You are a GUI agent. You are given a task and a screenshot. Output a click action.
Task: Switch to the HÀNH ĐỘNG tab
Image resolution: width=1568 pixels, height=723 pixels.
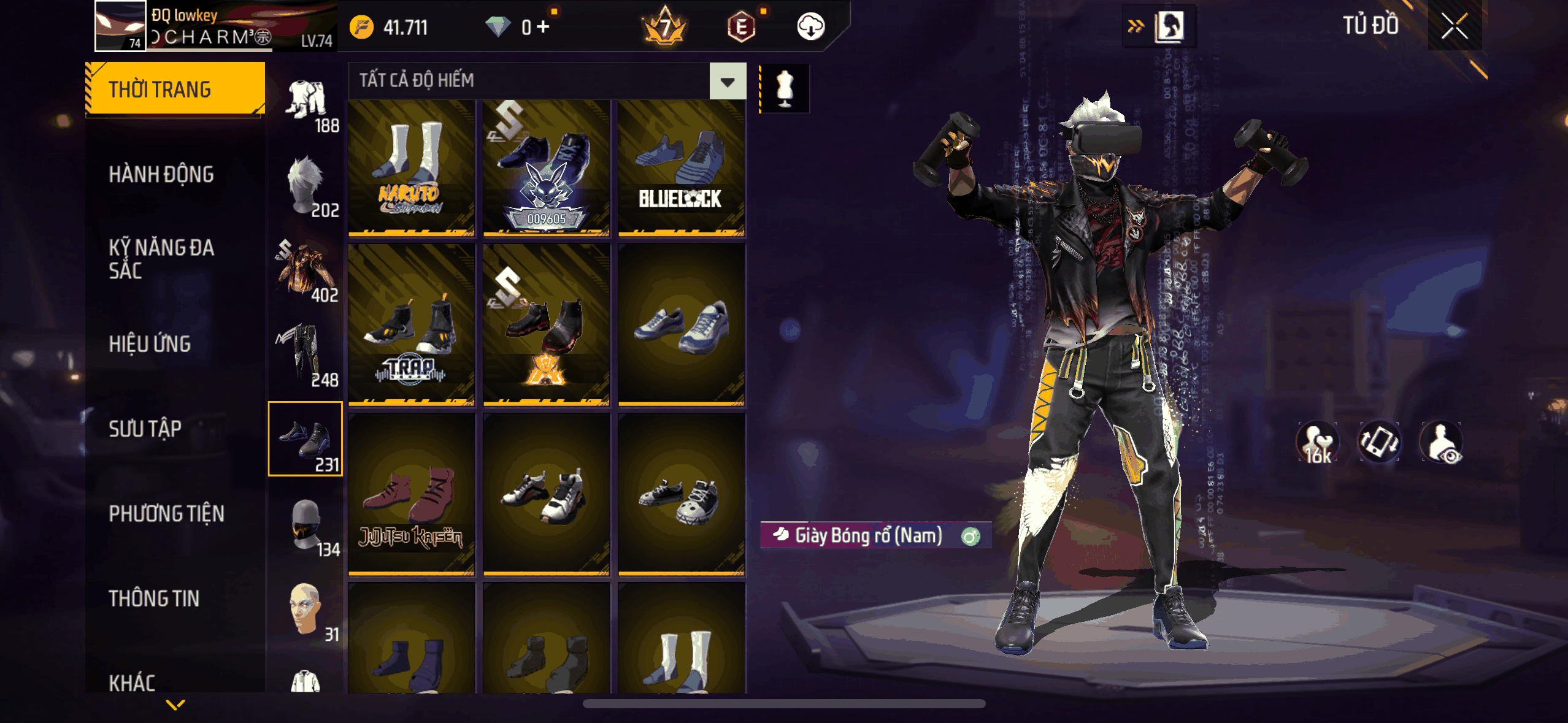(161, 175)
